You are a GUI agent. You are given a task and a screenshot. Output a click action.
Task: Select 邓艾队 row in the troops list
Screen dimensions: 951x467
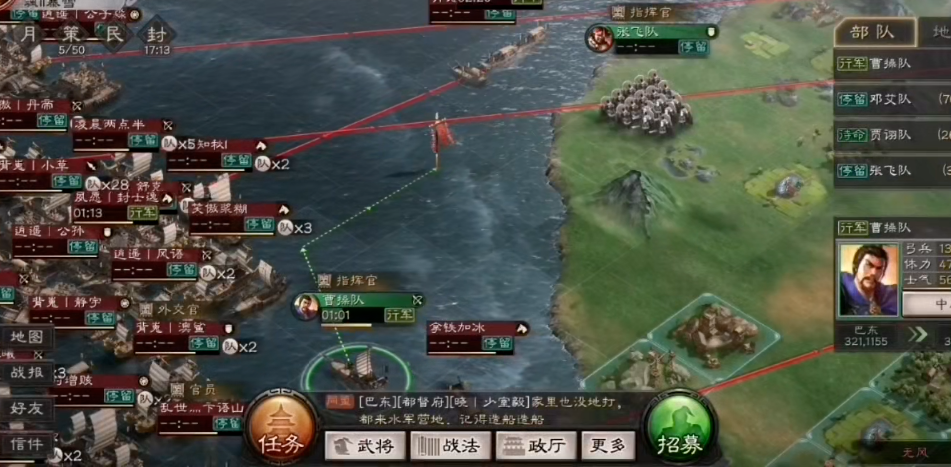(x=895, y=100)
